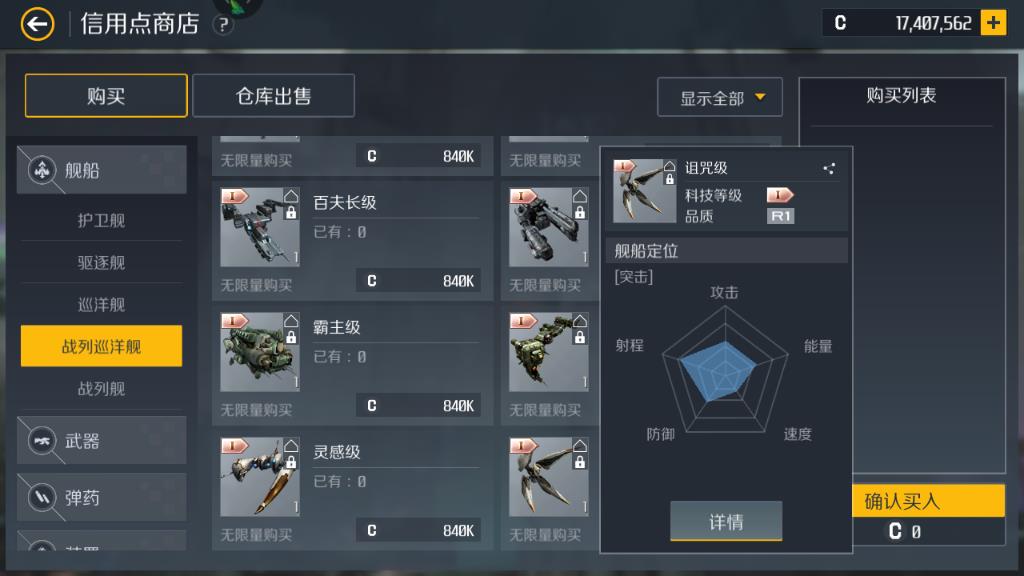The image size is (1024, 576).
Task: Select 驱逐舰 ship class
Action: pyautogui.click(x=102, y=262)
